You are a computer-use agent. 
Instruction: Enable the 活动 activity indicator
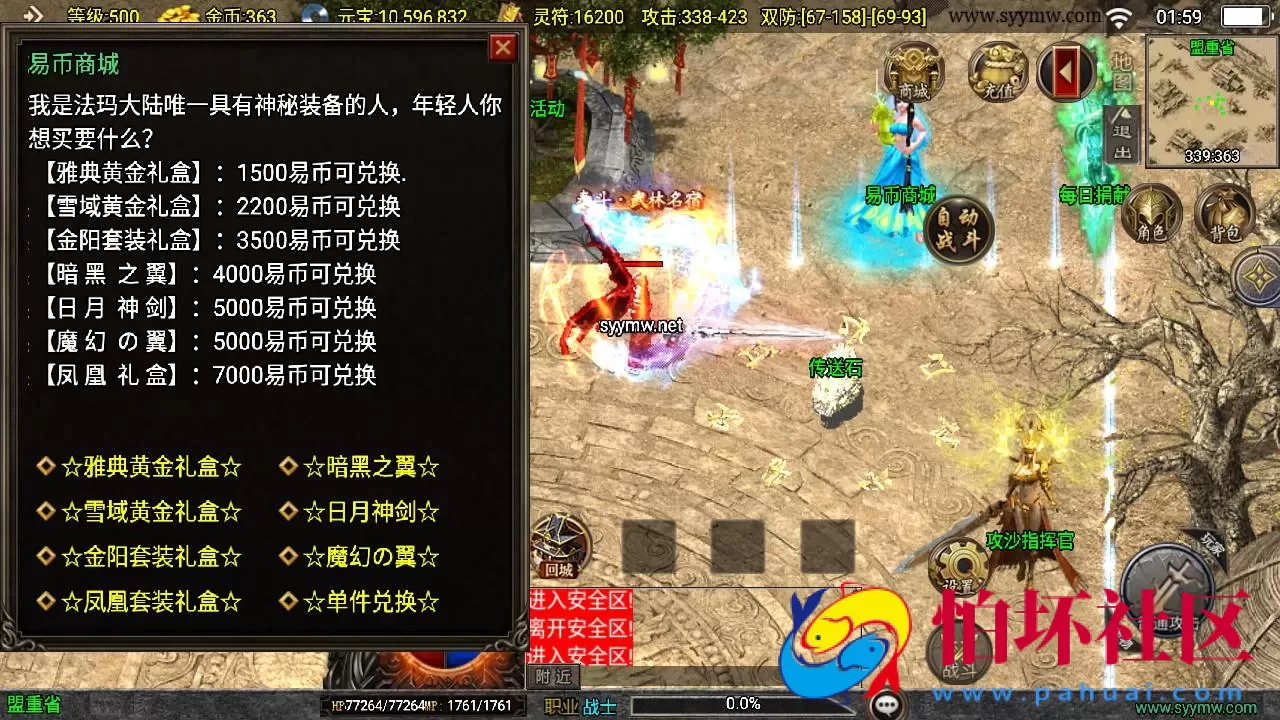point(546,110)
